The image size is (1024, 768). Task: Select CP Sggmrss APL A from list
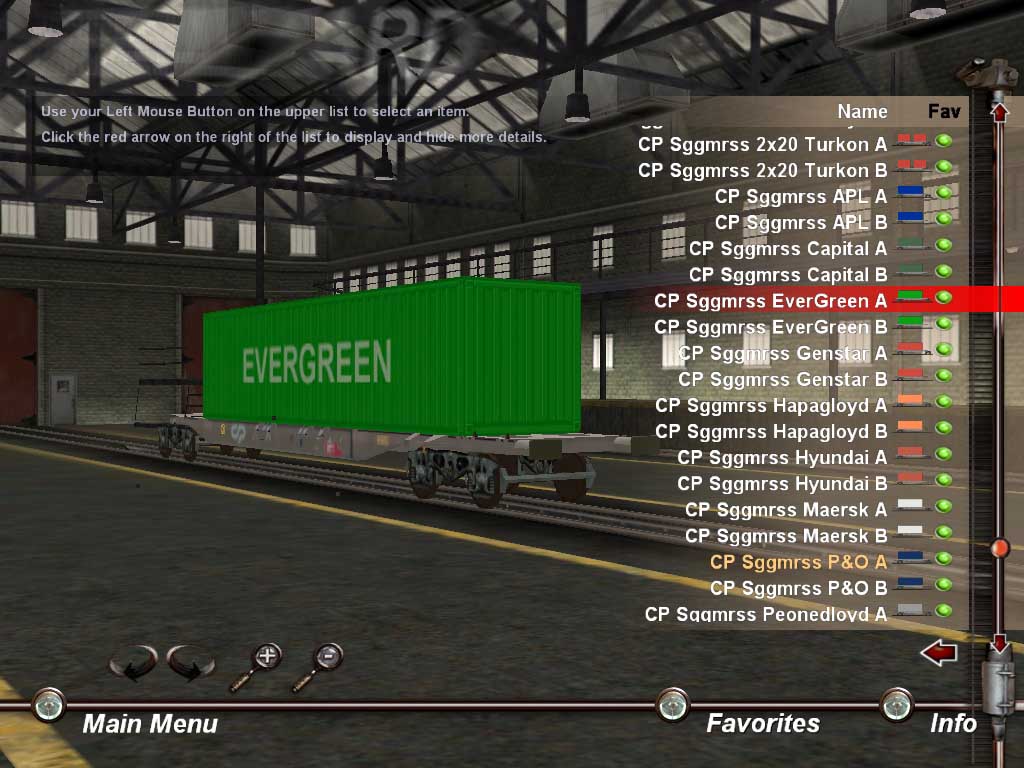(x=800, y=196)
